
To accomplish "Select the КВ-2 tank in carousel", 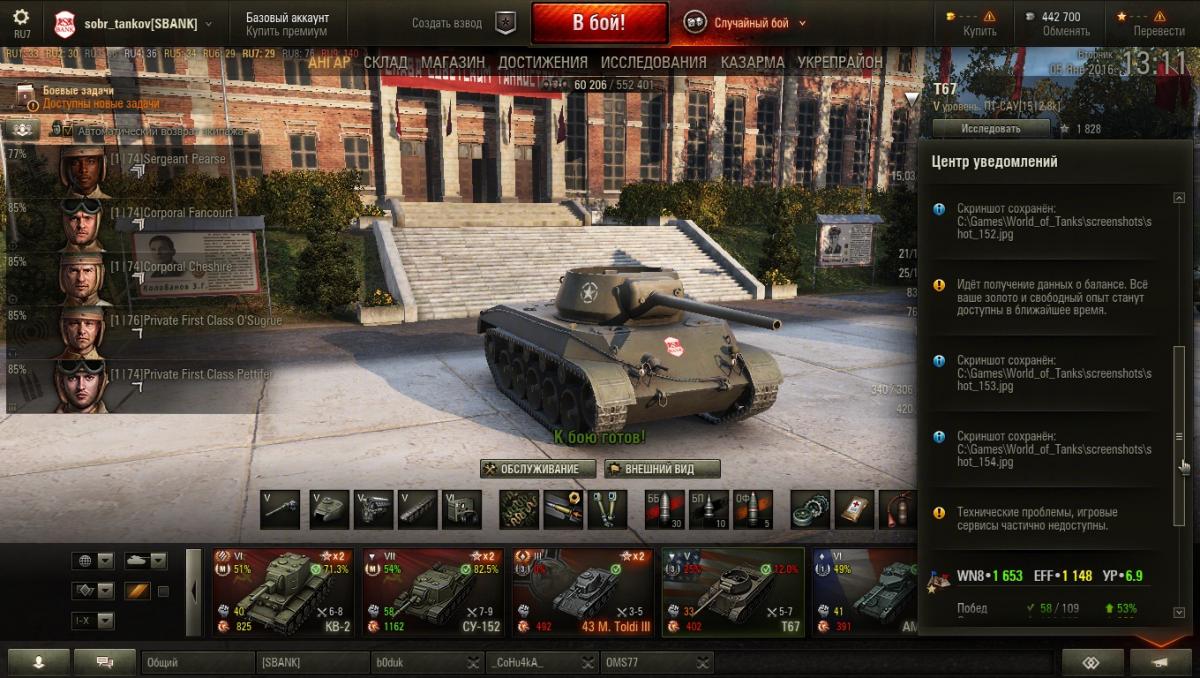I will [x=281, y=593].
